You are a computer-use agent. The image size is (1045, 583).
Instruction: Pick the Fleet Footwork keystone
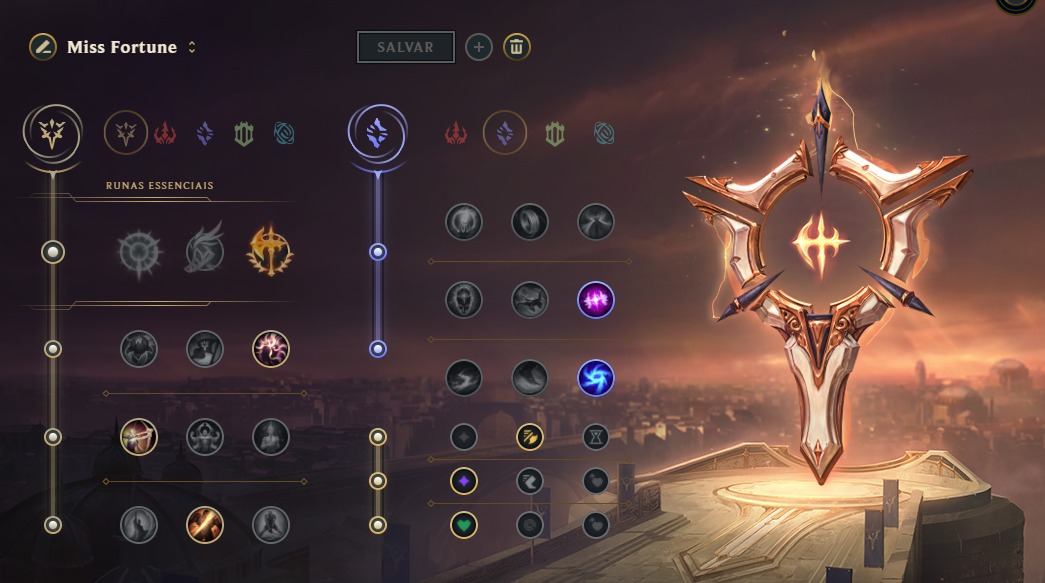point(204,252)
